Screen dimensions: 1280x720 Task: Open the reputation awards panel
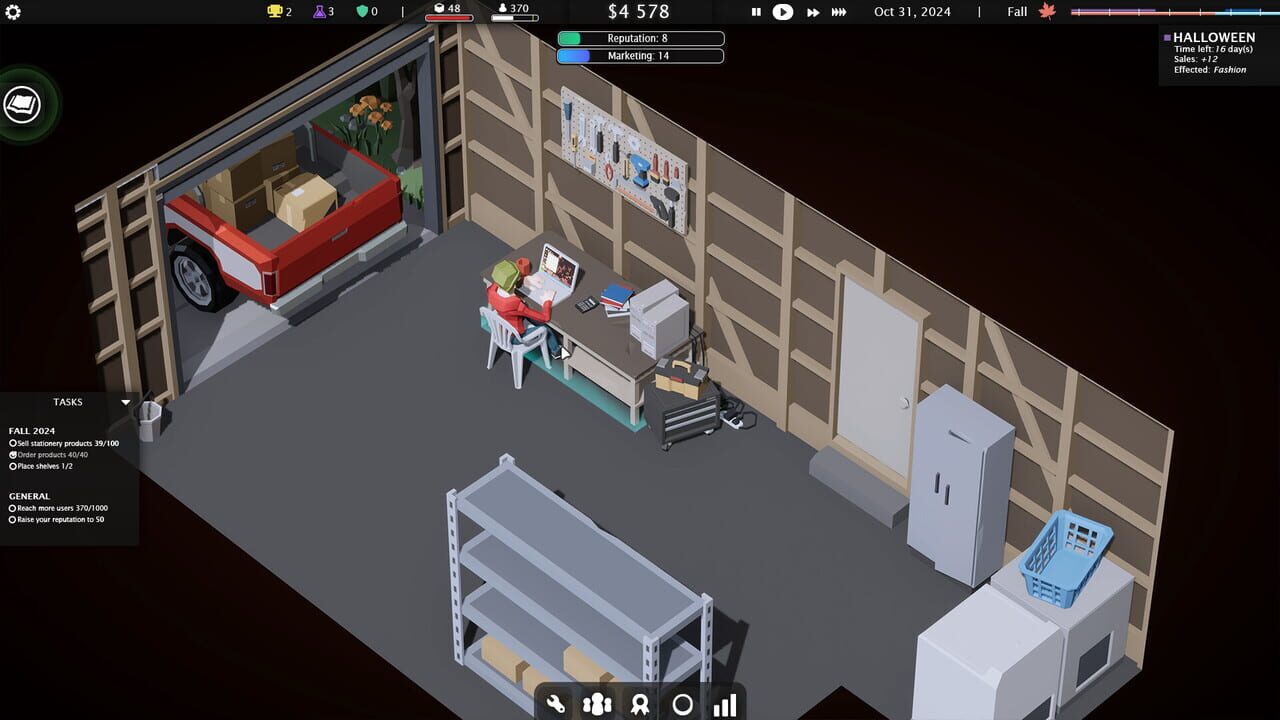[x=639, y=704]
